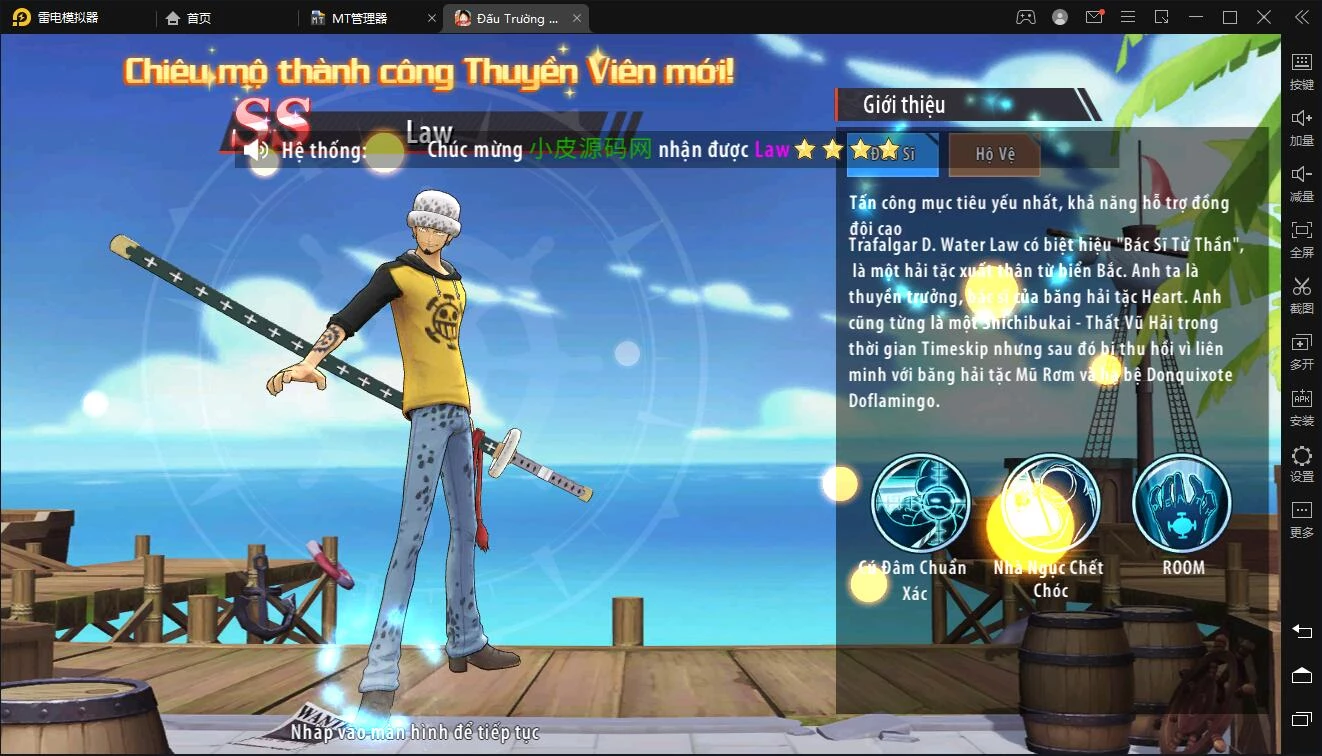Viewport: 1322px width, 756px height.
Task: Increase volume with 加量 button
Action: (1301, 125)
